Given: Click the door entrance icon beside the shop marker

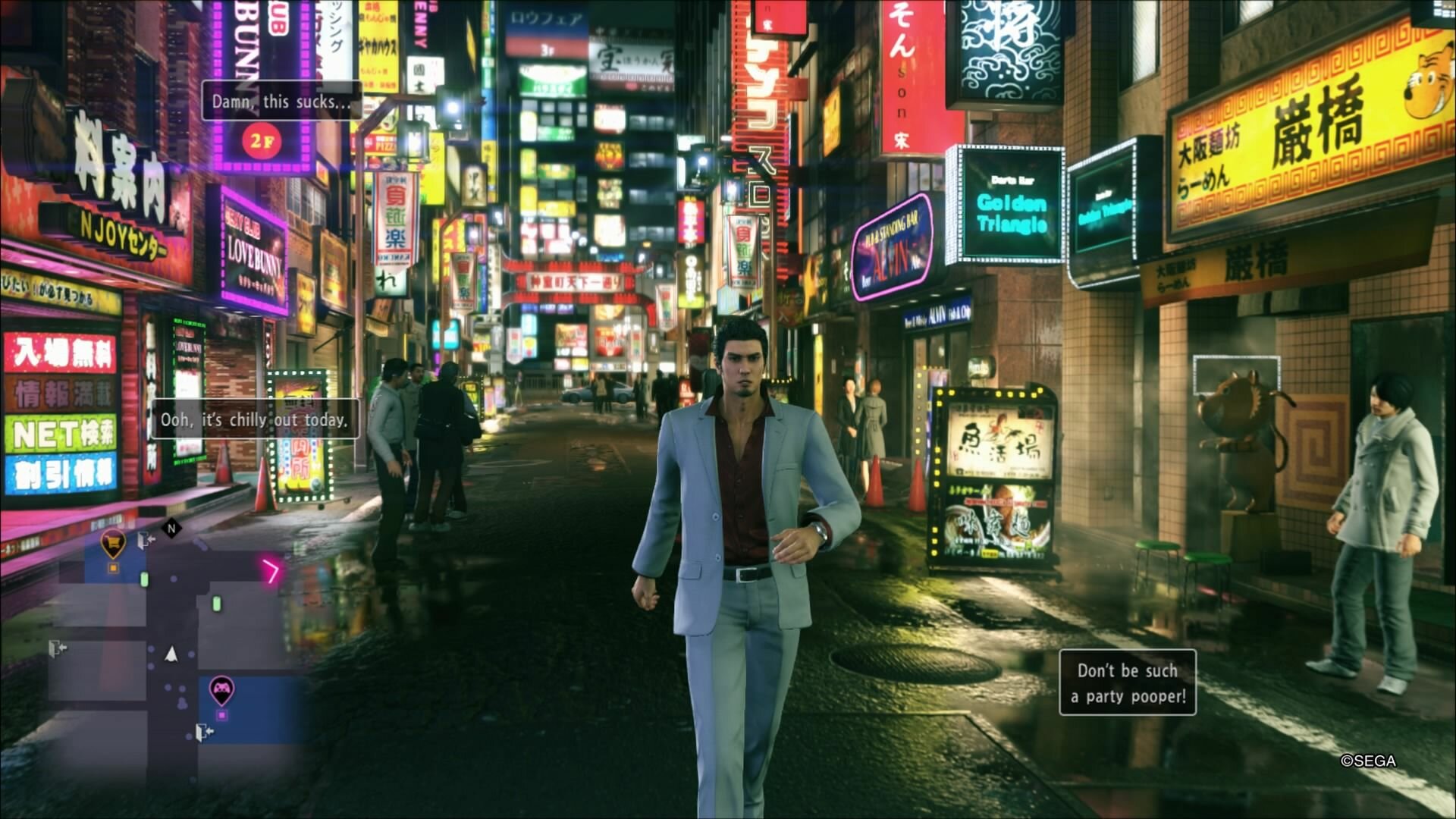Looking at the screenshot, I should (146, 540).
